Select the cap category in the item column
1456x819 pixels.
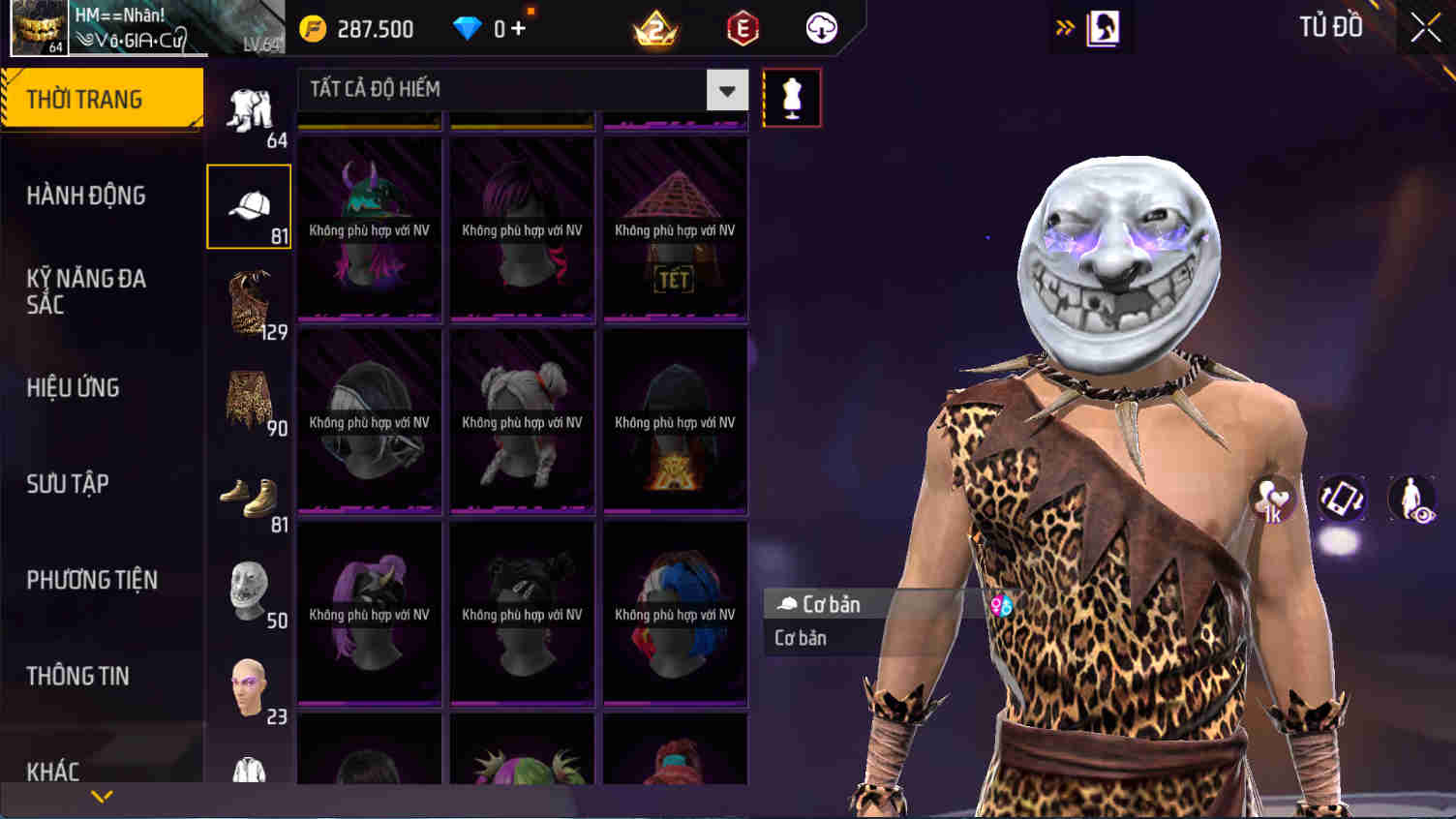[x=248, y=204]
